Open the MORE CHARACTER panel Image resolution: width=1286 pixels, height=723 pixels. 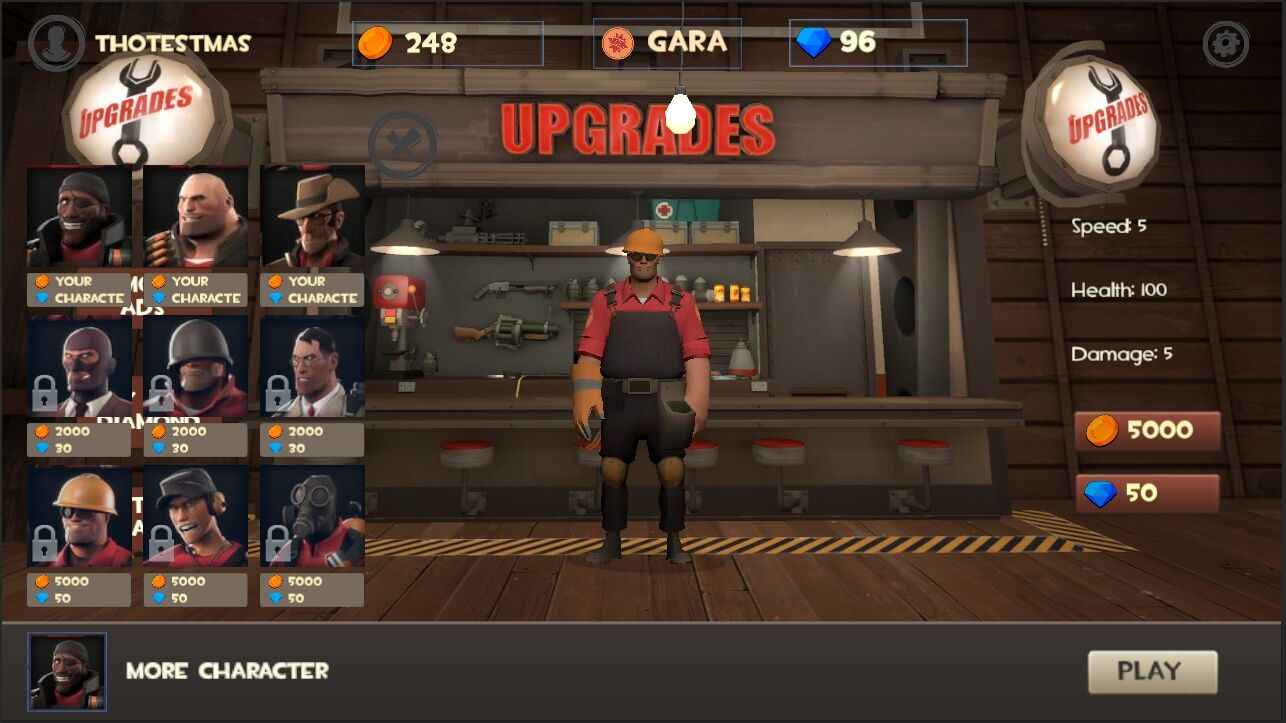pyautogui.click(x=224, y=672)
